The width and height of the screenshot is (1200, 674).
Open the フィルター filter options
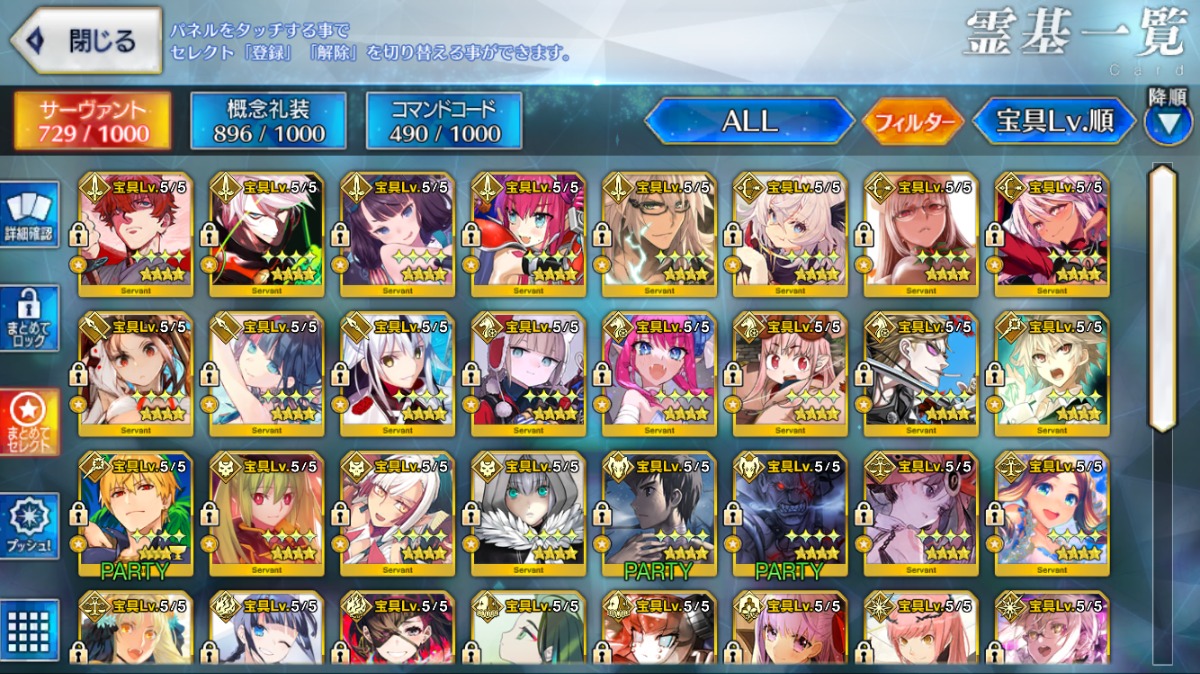913,122
